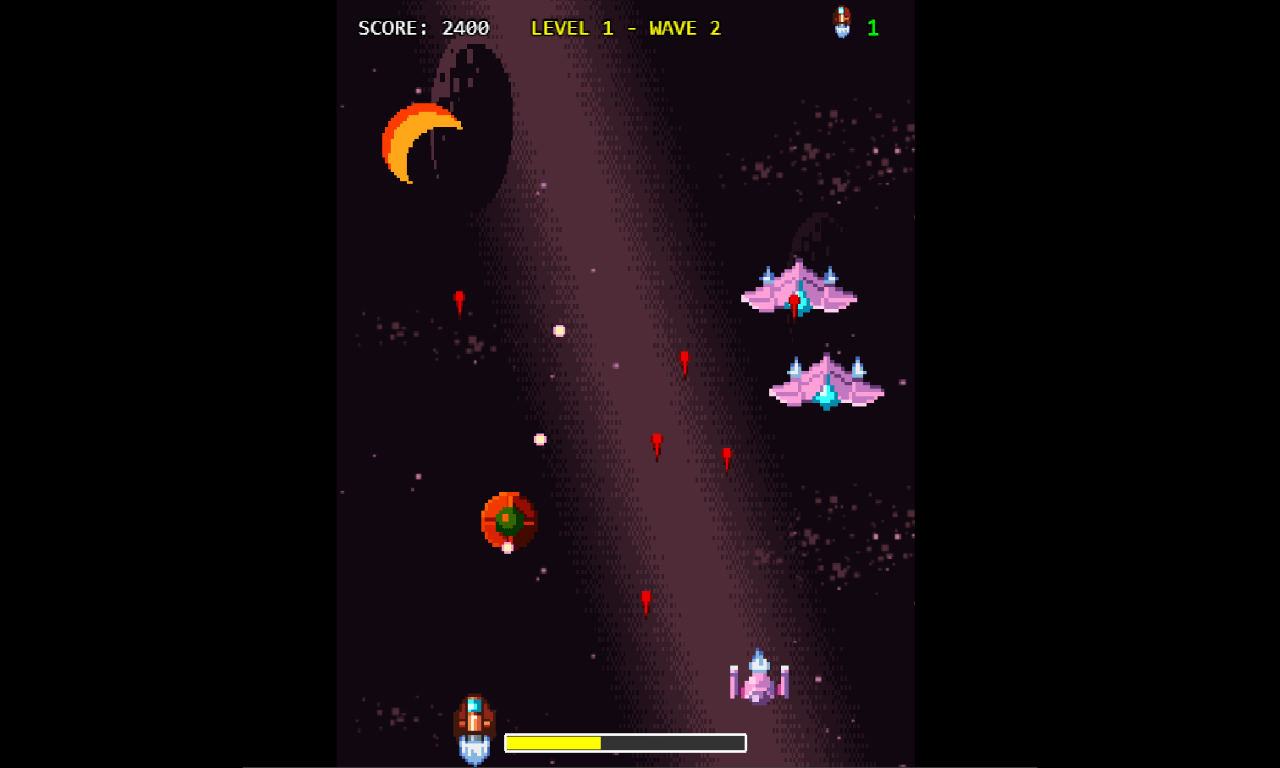
Task: Click the yellow health bar at the bottom
Action: click(553, 742)
